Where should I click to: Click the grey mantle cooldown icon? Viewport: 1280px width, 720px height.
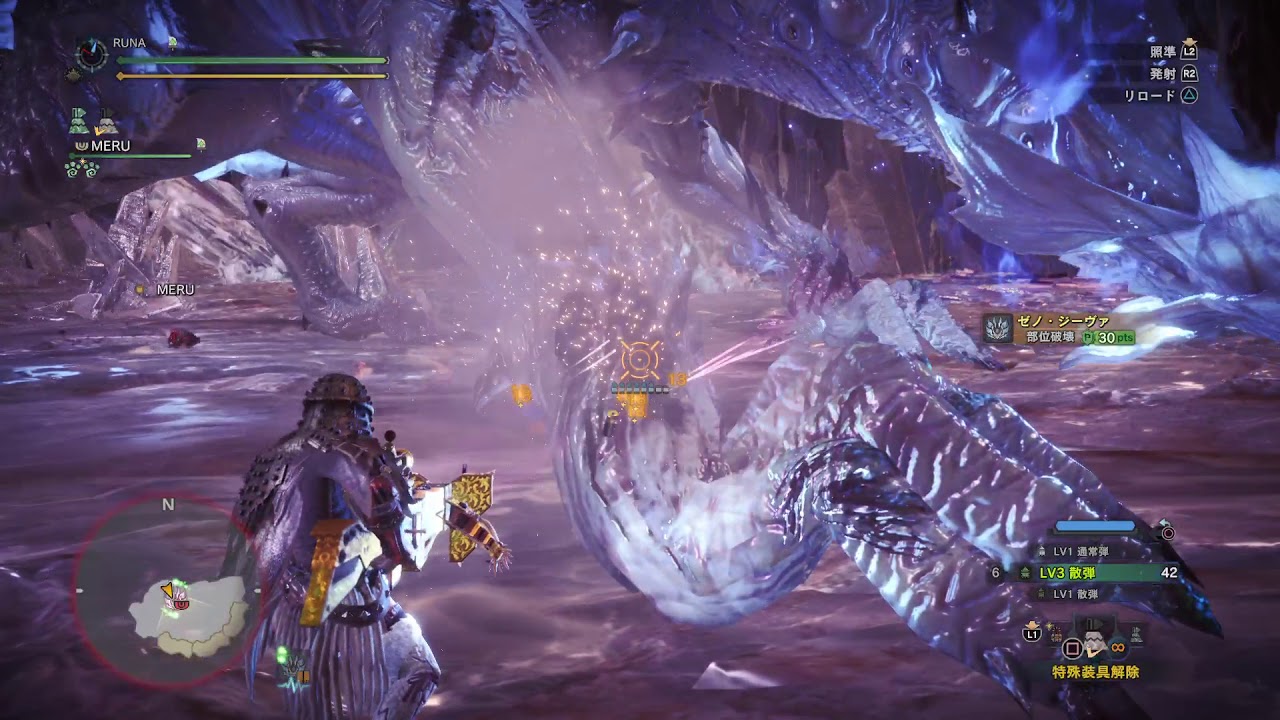106,123
